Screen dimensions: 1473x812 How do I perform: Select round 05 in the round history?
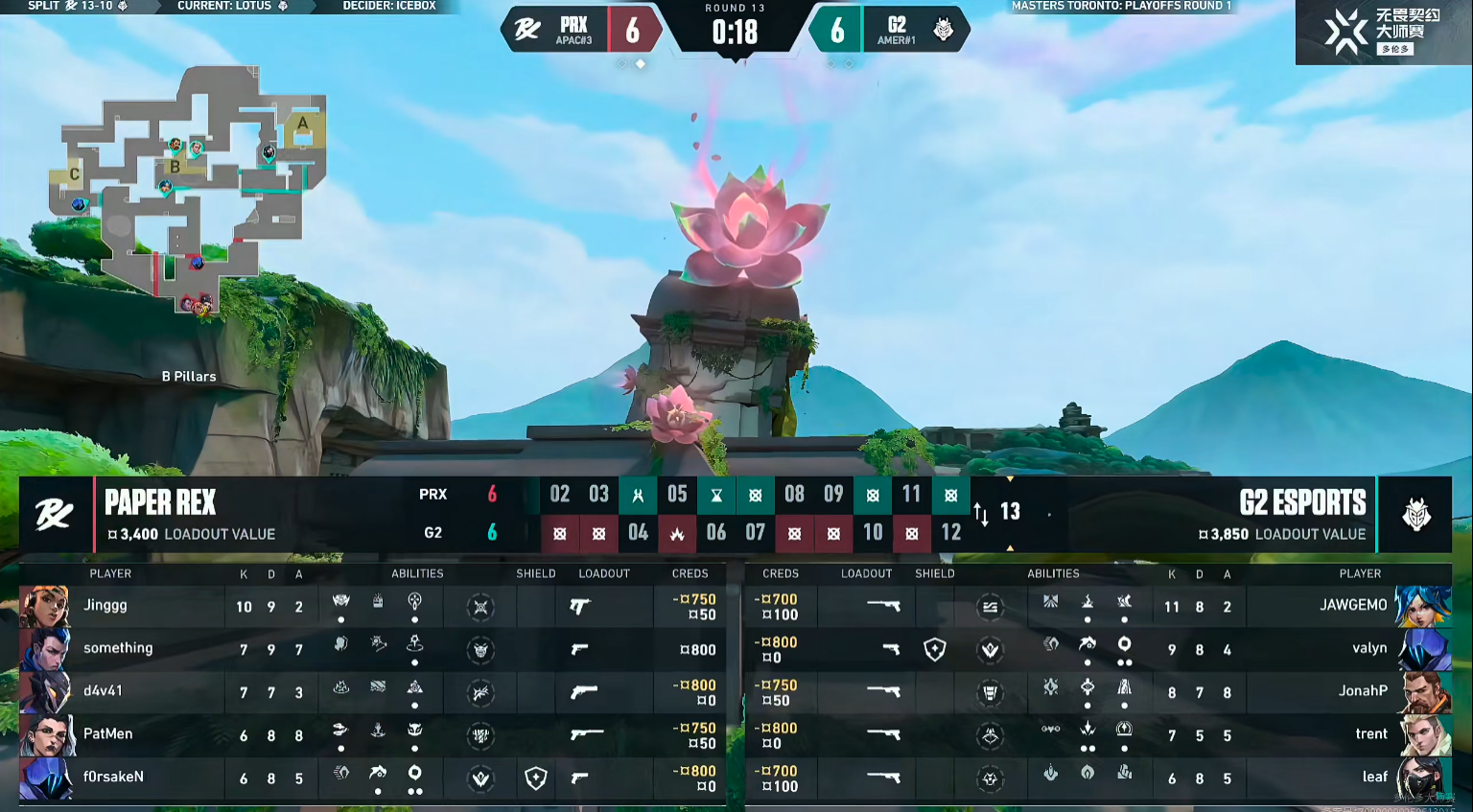tap(677, 495)
